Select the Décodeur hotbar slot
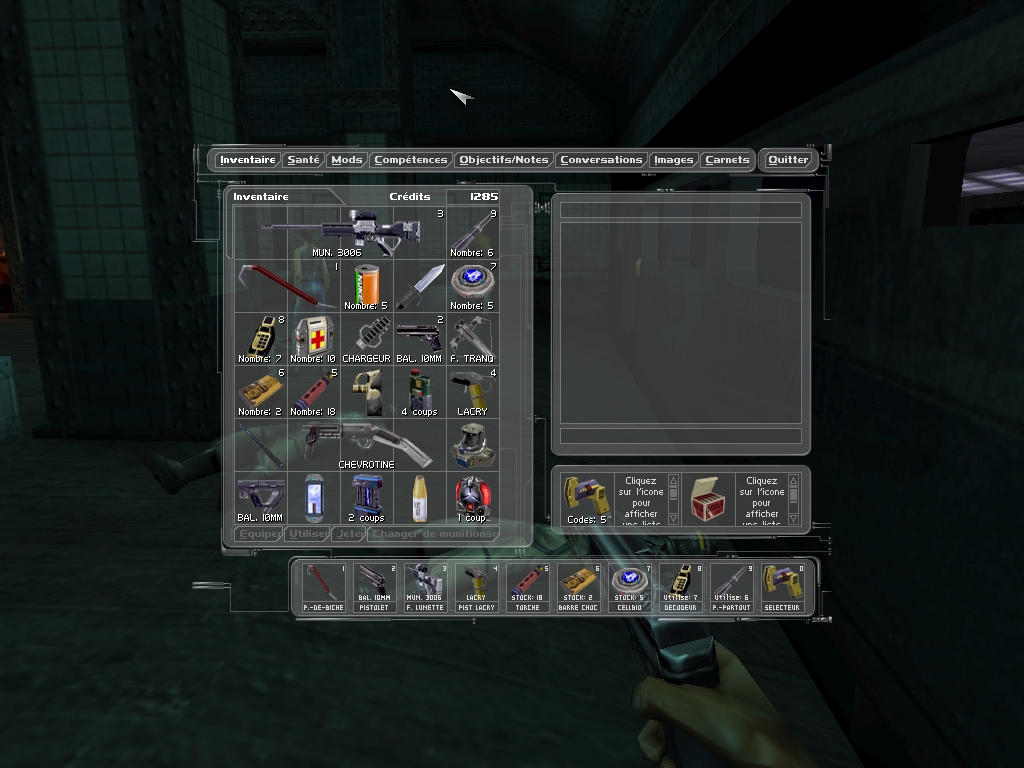 click(x=680, y=587)
